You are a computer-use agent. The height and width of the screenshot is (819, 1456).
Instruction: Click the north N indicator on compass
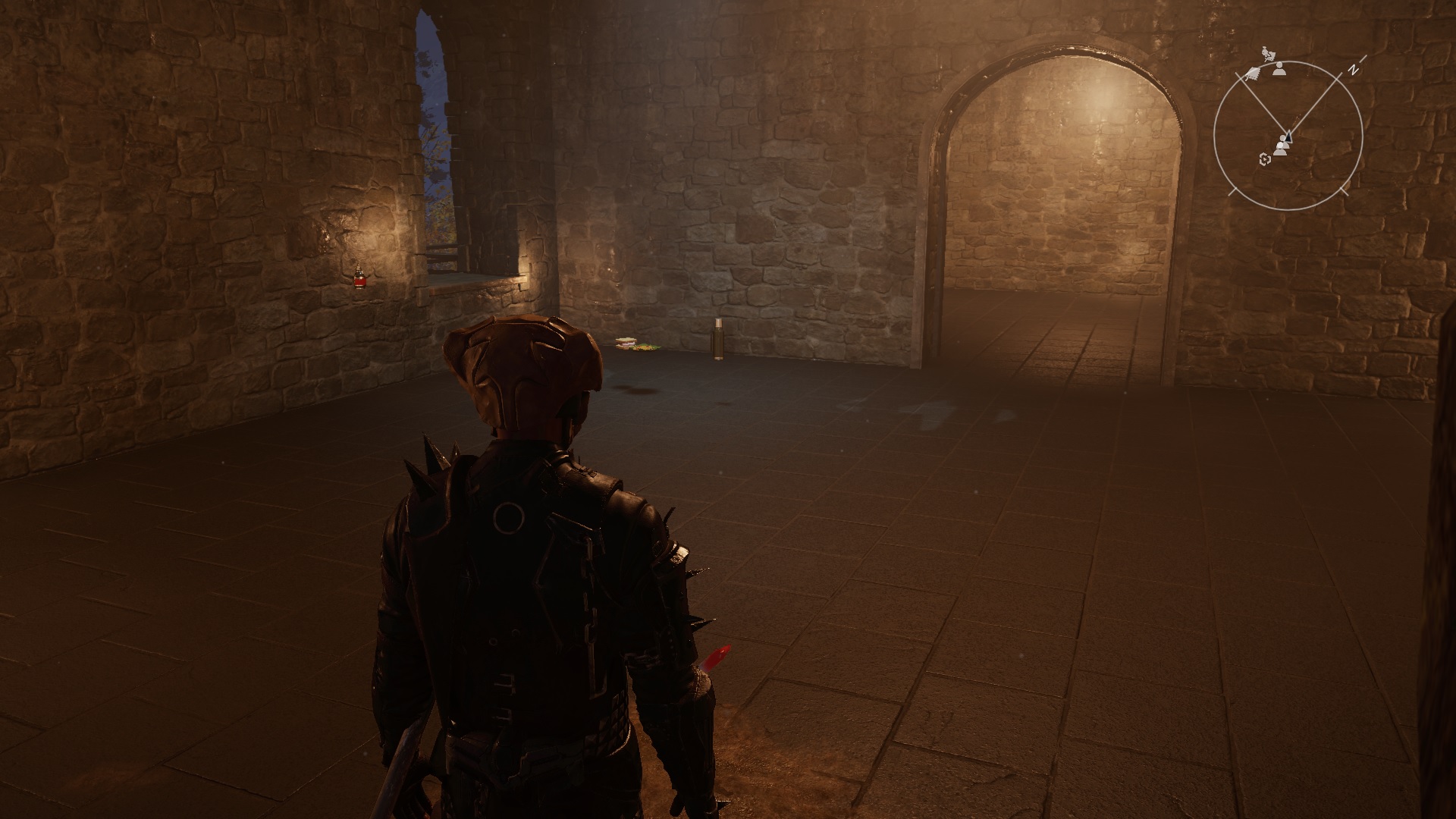tap(1352, 69)
